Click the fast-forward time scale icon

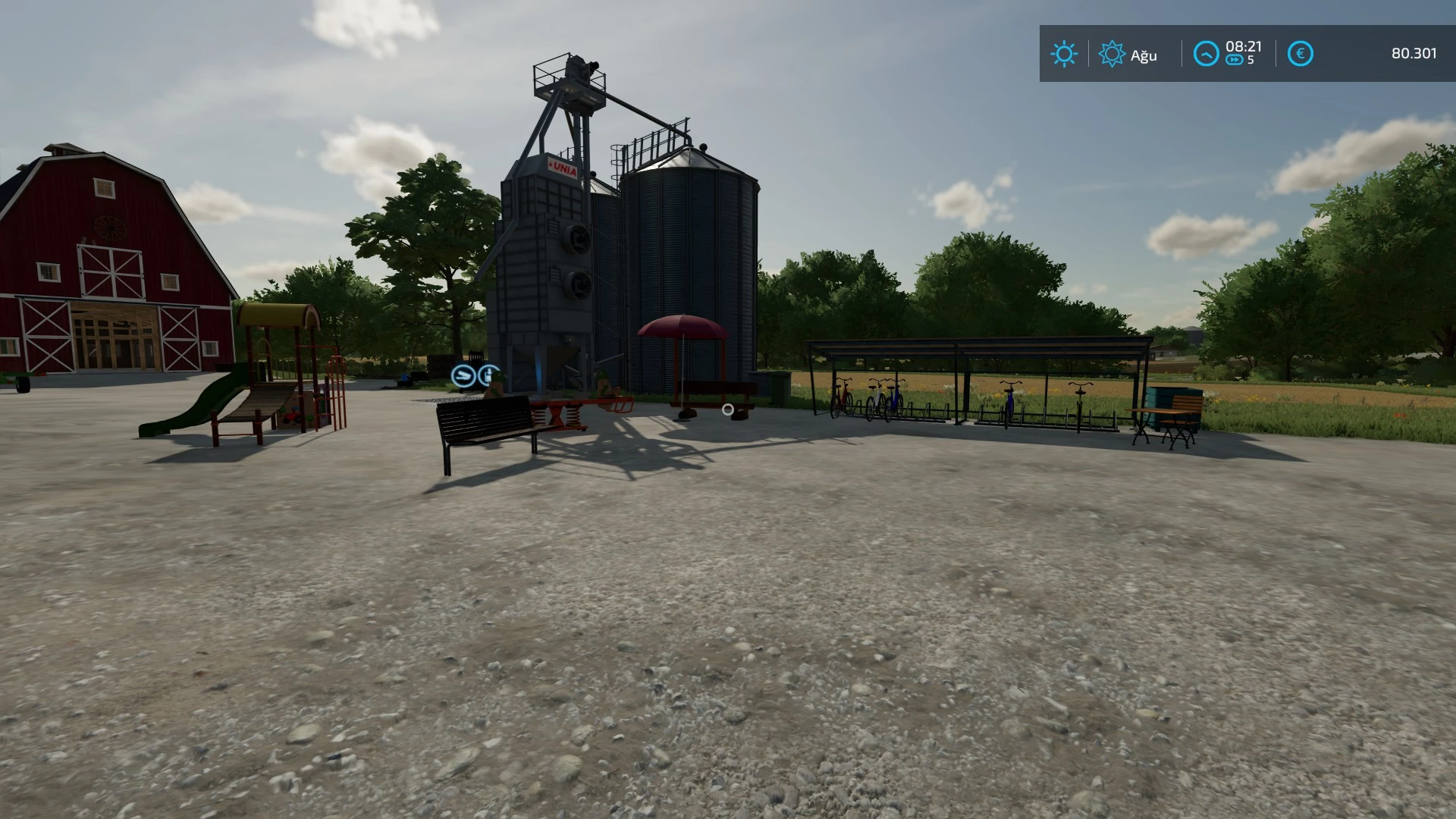pyautogui.click(x=1235, y=59)
